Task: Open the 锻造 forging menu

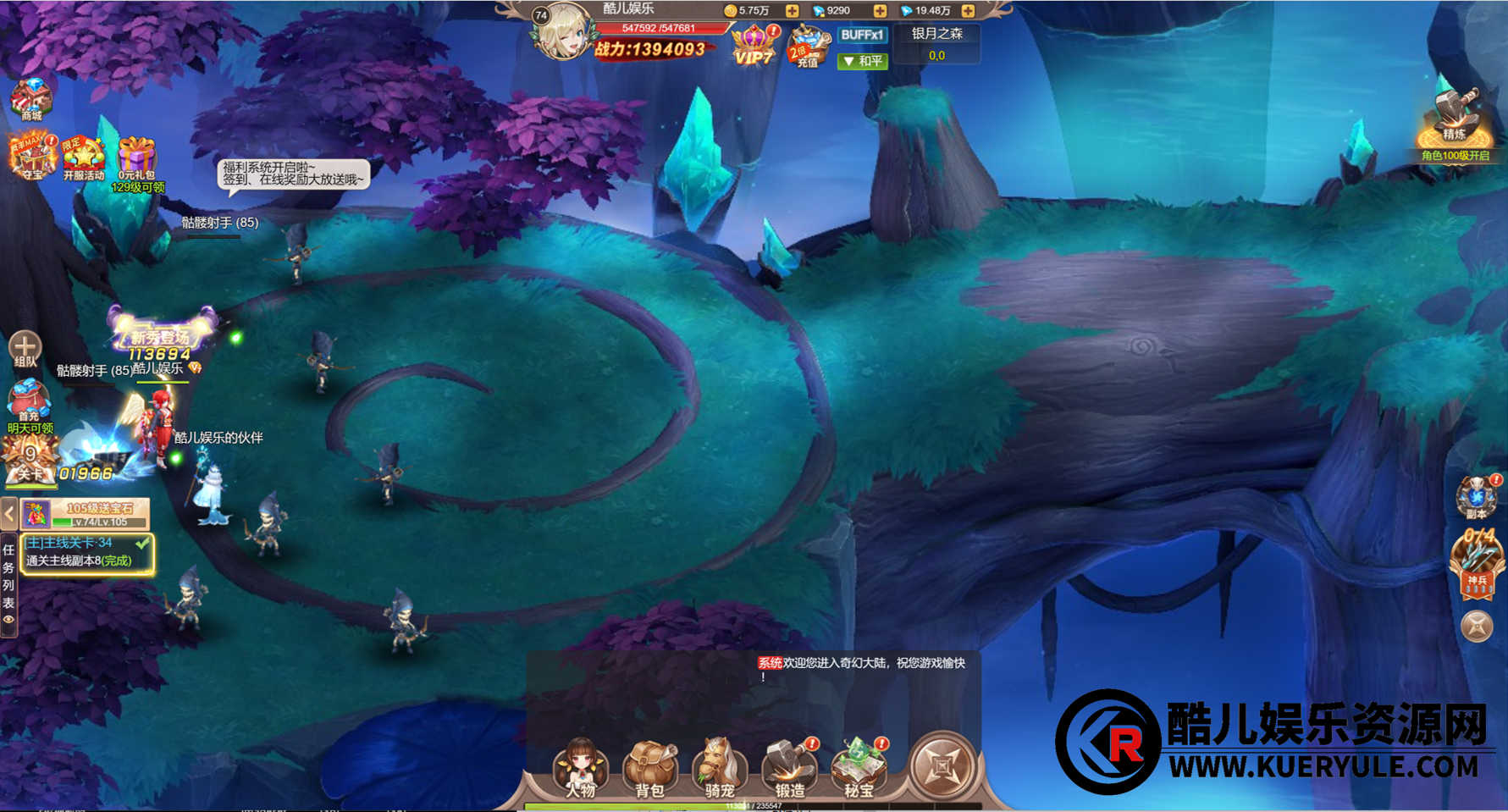Action: coord(789,765)
